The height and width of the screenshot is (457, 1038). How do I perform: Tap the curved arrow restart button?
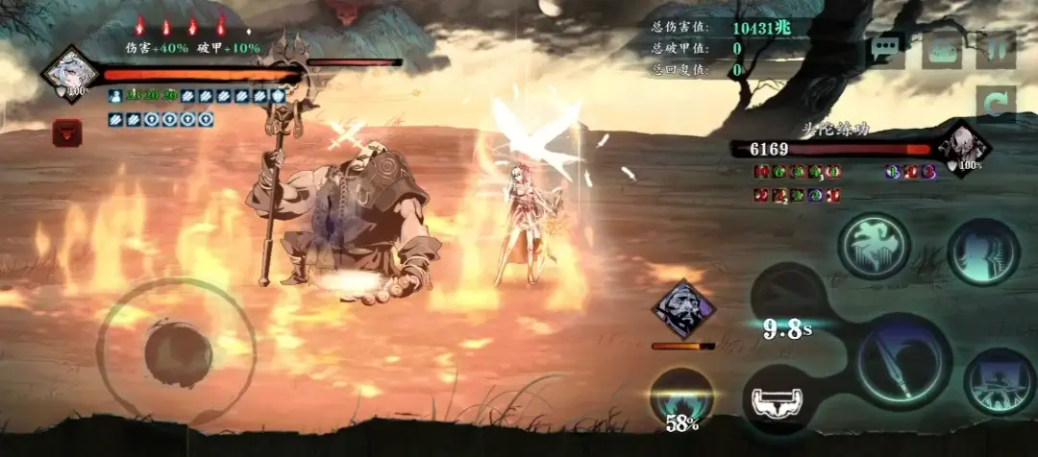(x=996, y=103)
